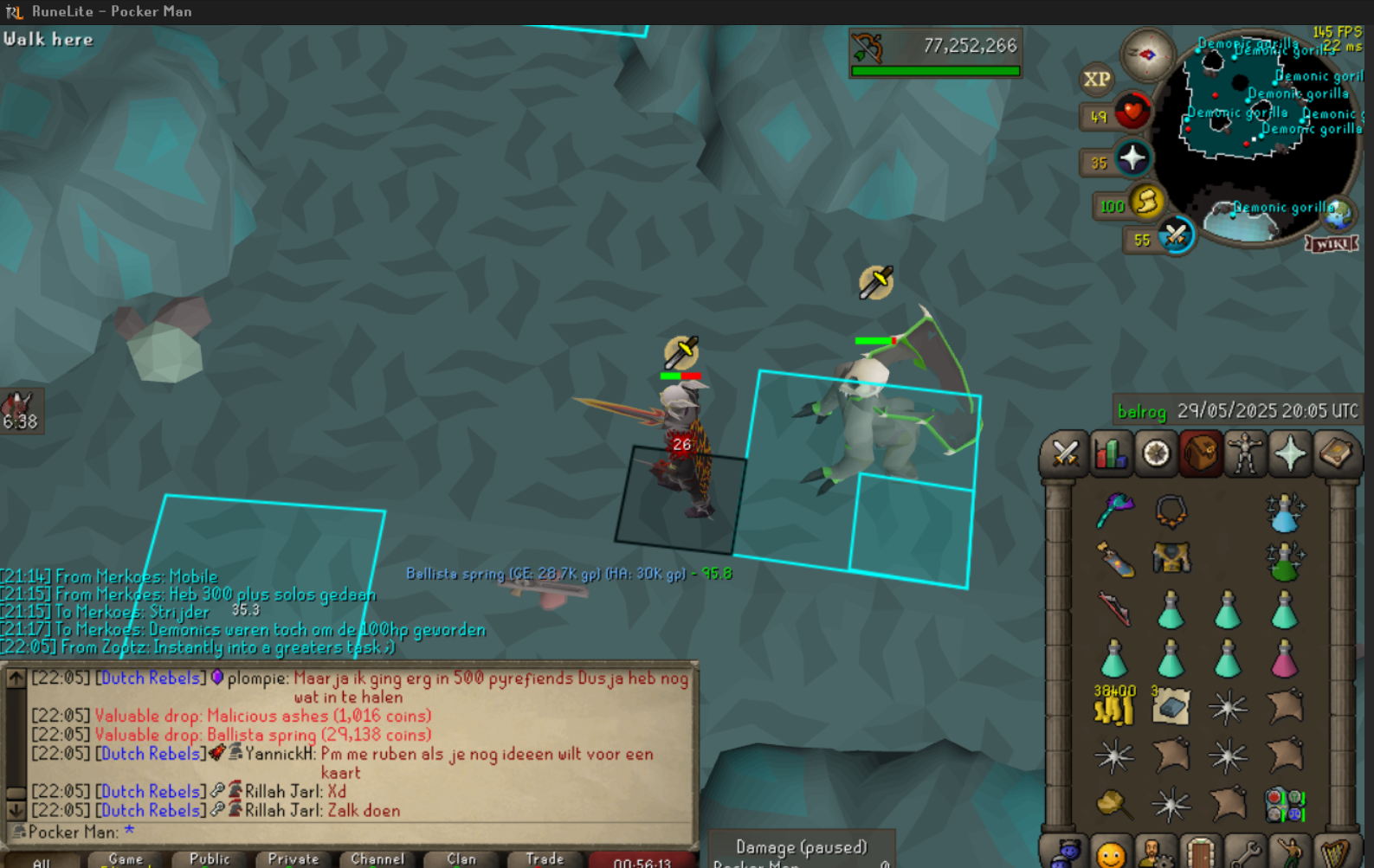The image size is (1374, 868).
Task: Activate the special attack orb
Action: pos(1175,235)
